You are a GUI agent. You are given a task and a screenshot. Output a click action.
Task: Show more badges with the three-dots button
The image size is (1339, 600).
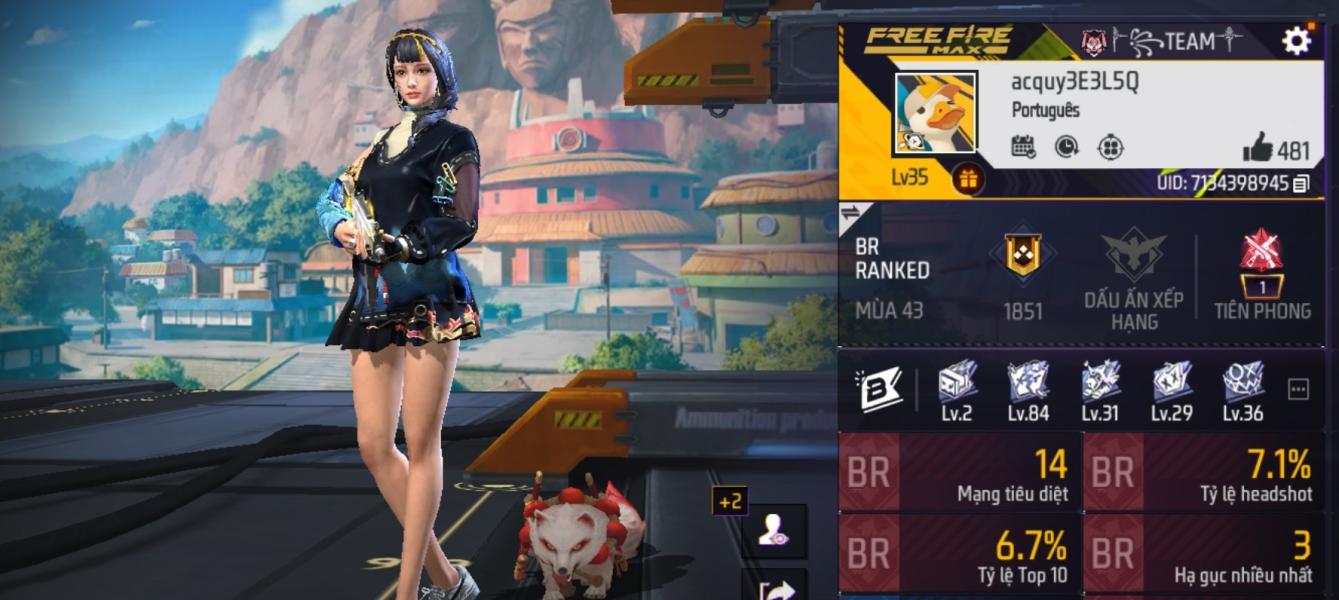1298,390
